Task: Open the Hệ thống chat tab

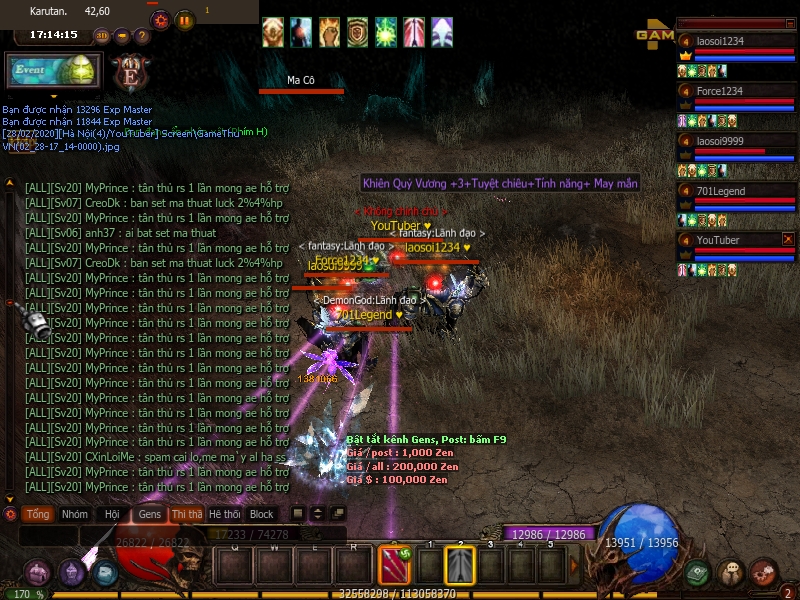Action: tap(224, 514)
